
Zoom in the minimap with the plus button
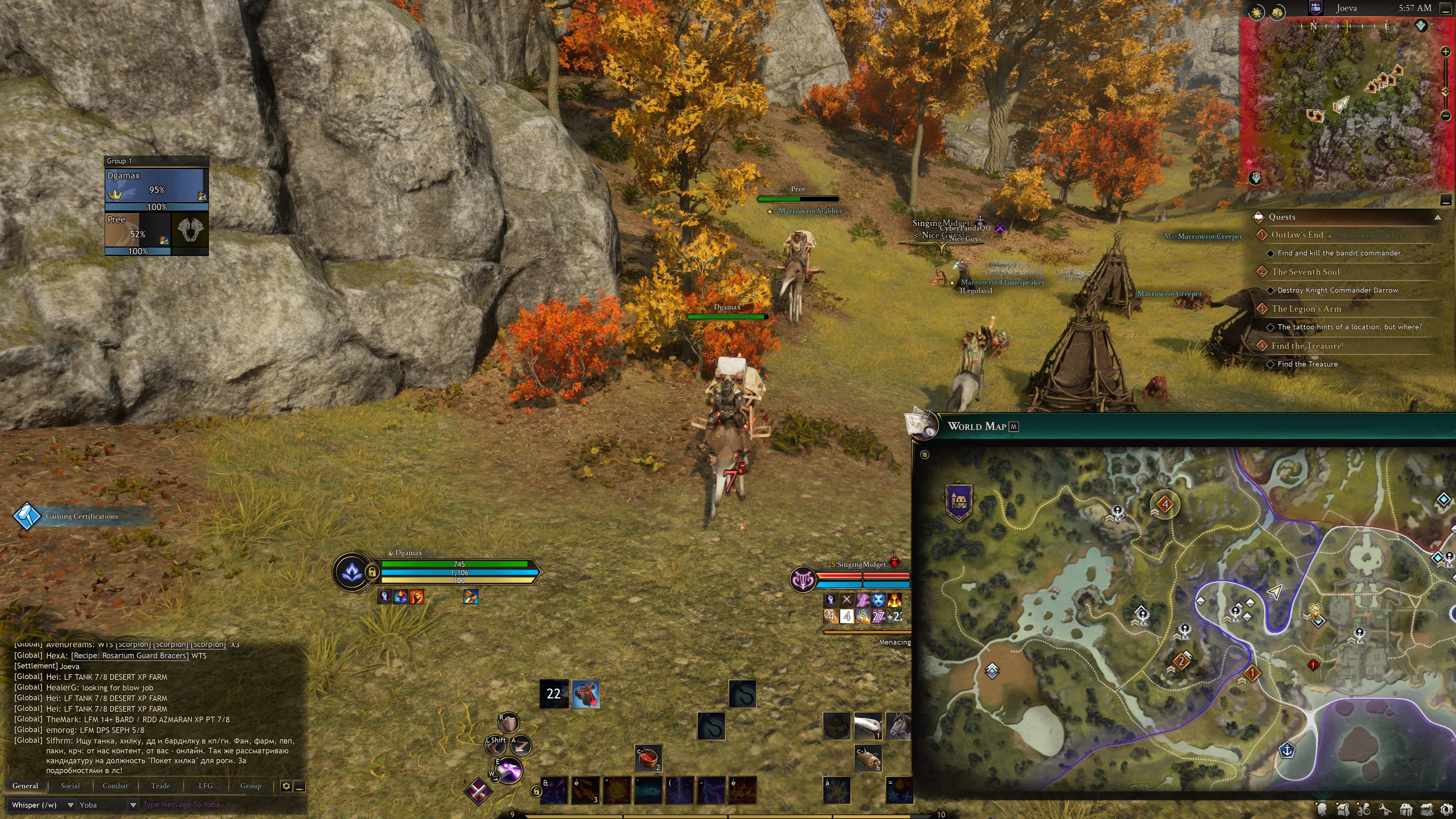click(x=1445, y=52)
